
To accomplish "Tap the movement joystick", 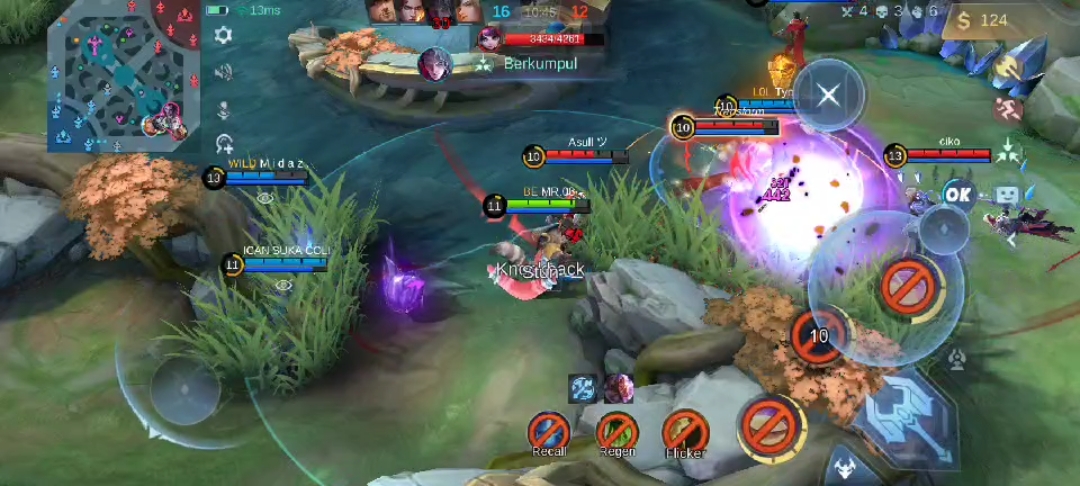I will pos(185,390).
